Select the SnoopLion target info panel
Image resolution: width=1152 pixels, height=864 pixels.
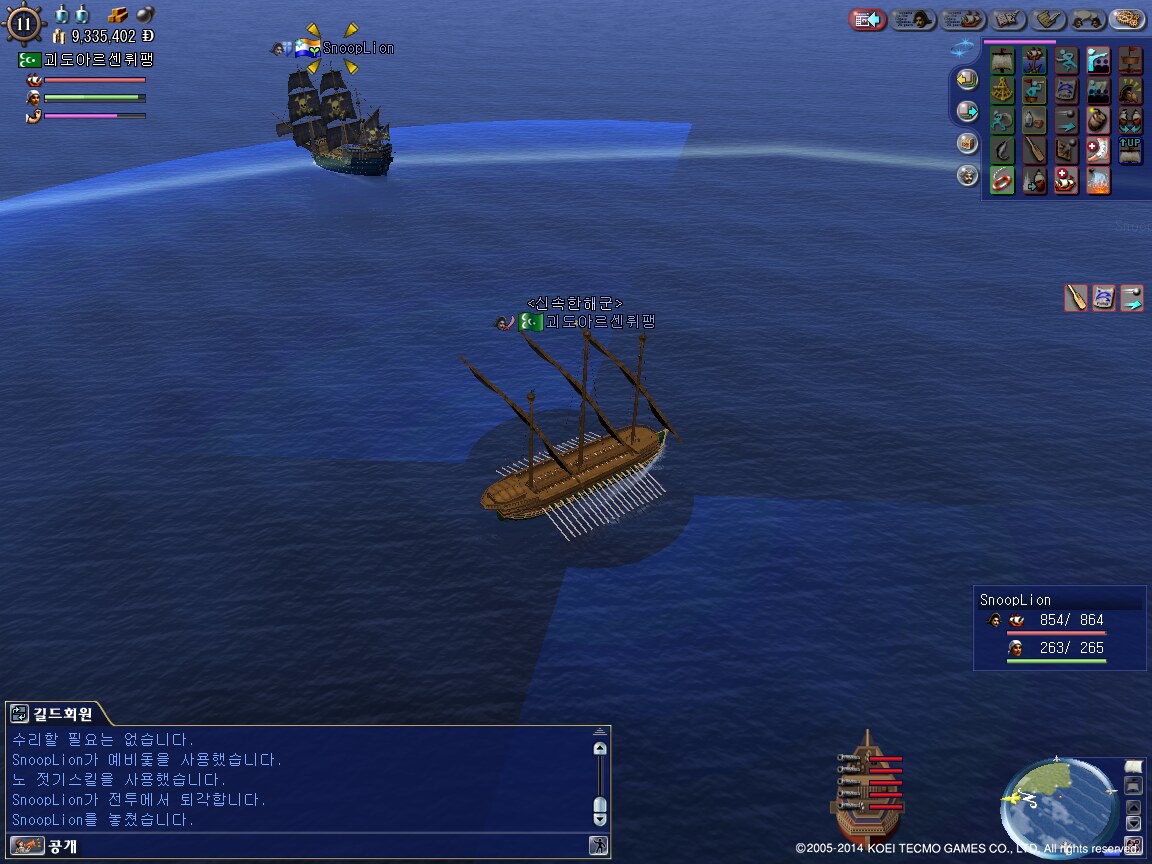(1059, 627)
